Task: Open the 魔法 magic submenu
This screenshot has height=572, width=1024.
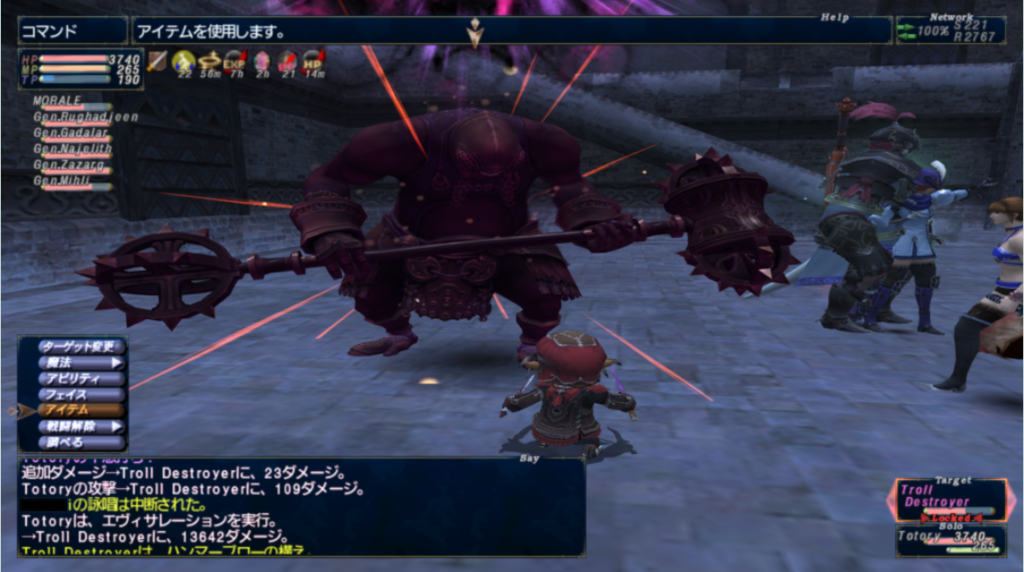Action: pyautogui.click(x=76, y=363)
